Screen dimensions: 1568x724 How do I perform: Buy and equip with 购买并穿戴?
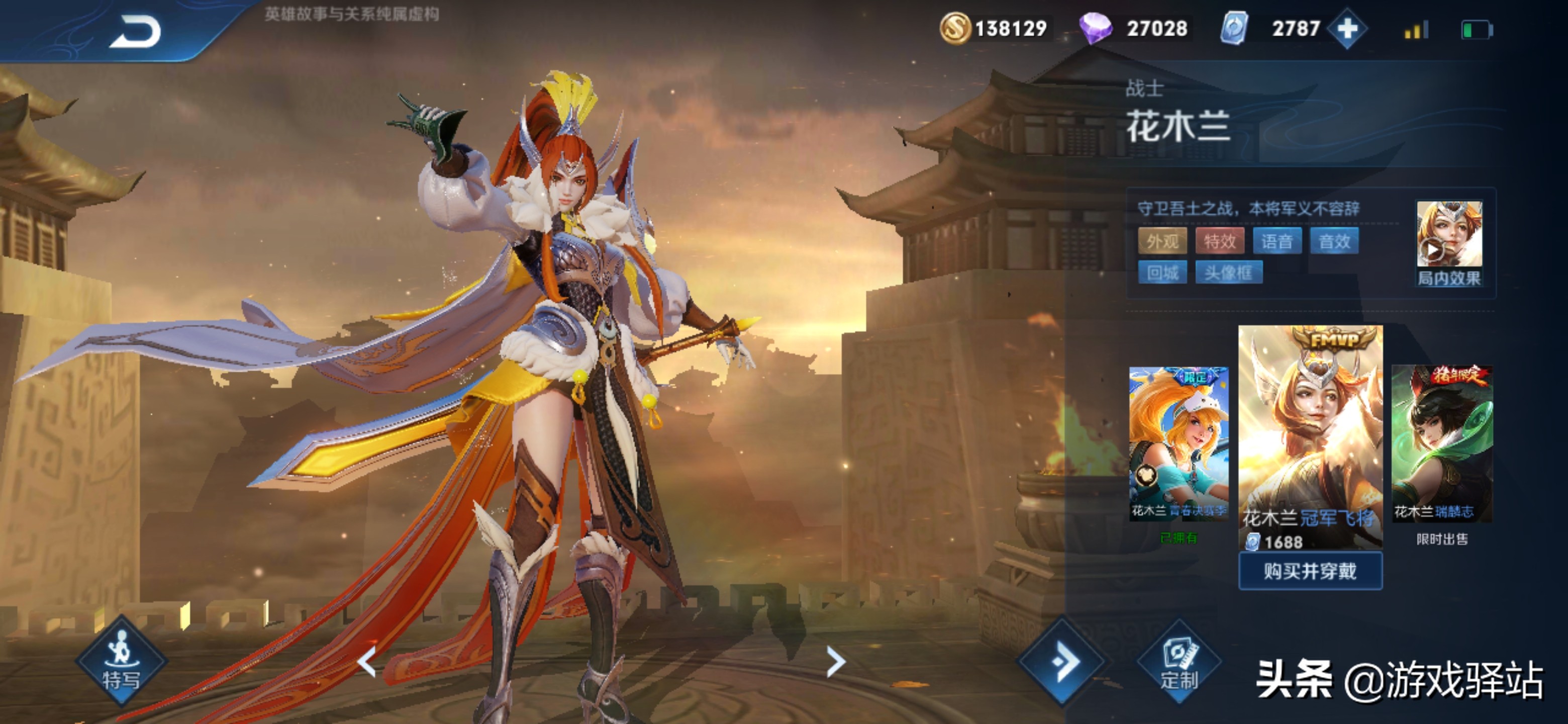pos(1310,571)
